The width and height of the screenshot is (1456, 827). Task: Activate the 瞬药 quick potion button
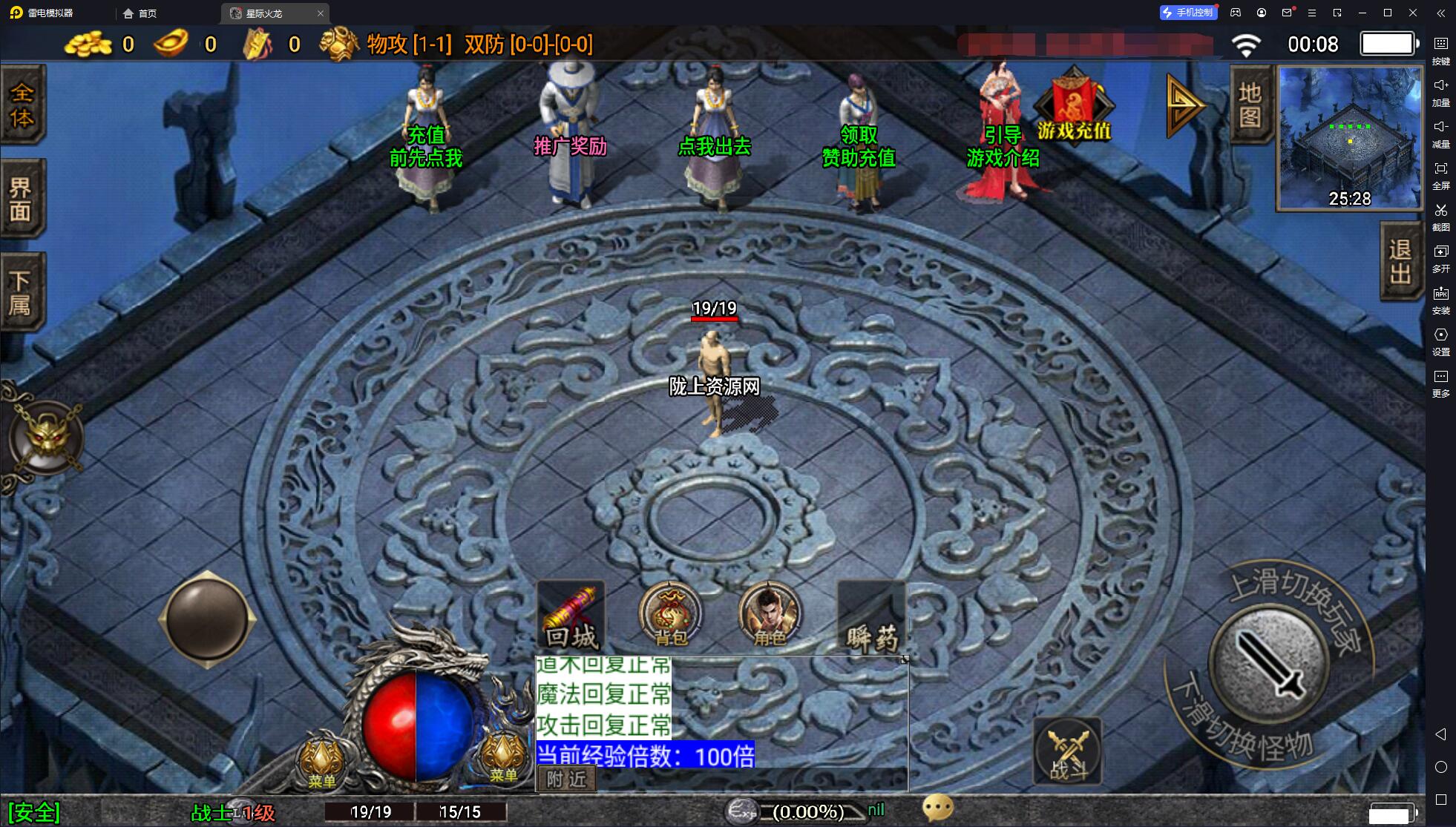click(x=871, y=616)
